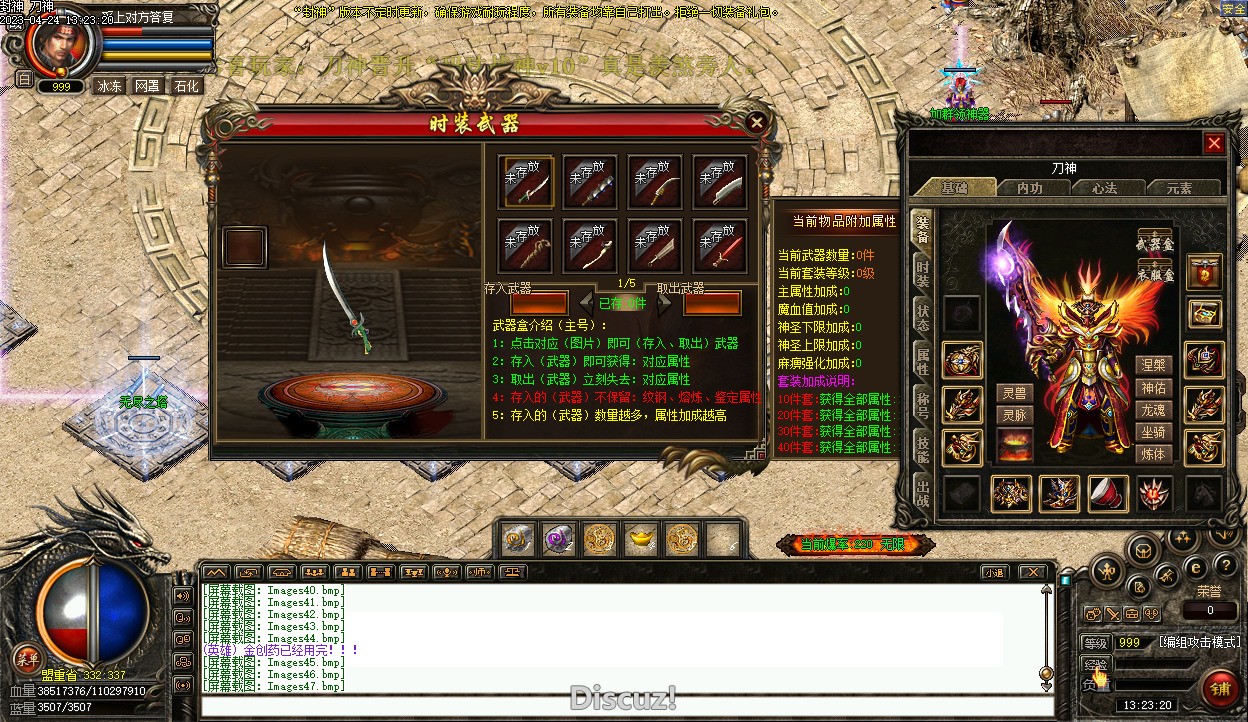Click the 涅槃 button
This screenshot has width=1248, height=722.
tap(1153, 365)
